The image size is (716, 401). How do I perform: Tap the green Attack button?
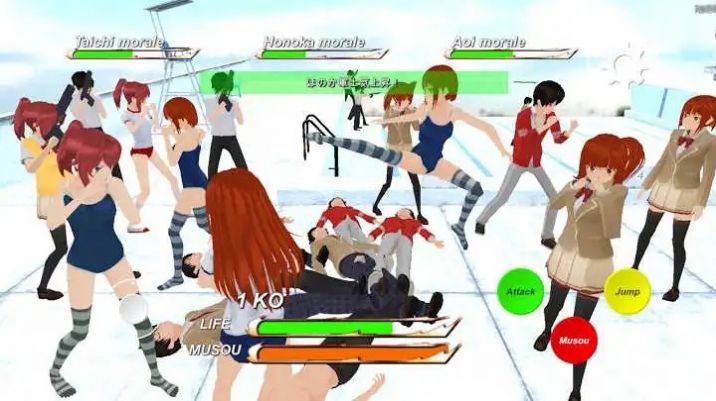521,289
